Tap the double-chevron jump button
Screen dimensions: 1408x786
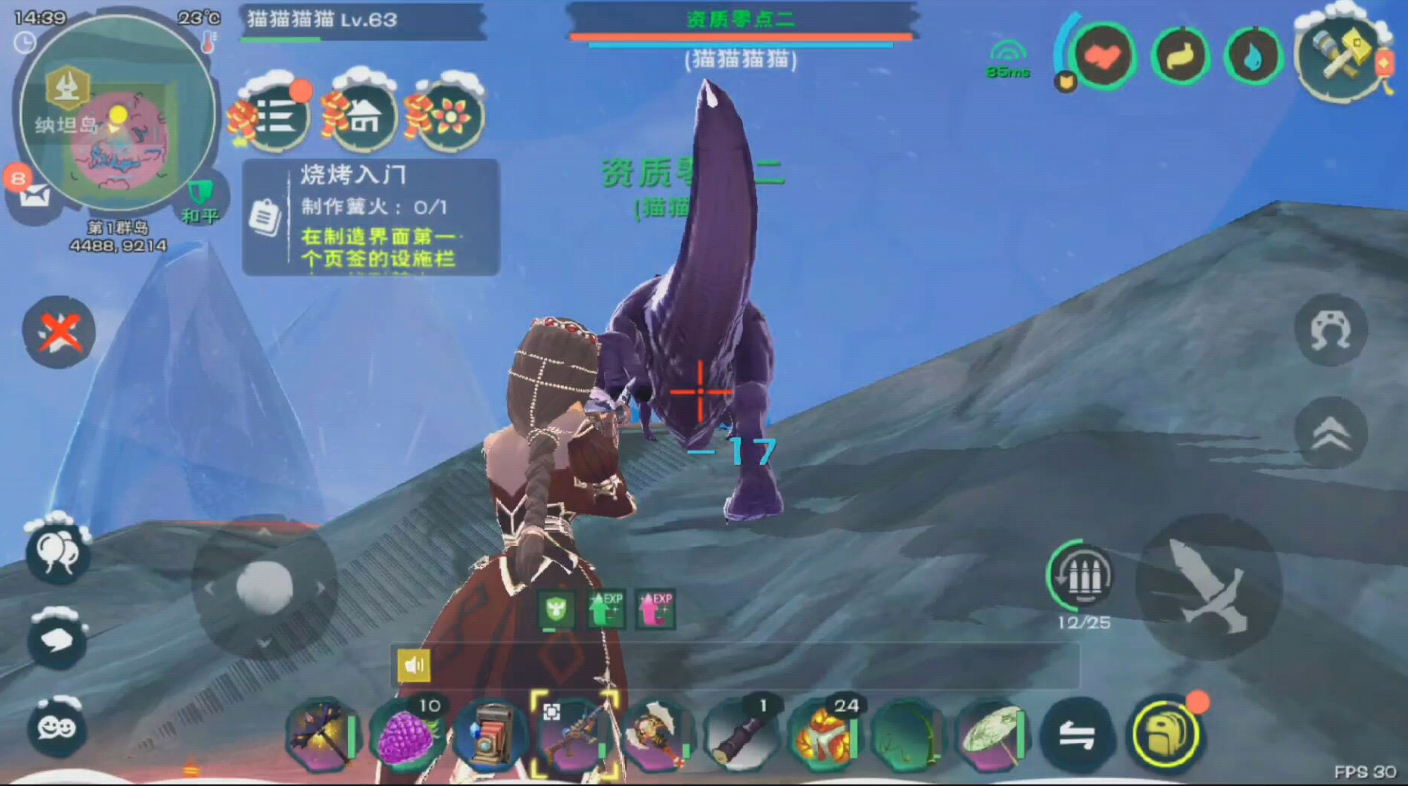(x=1330, y=433)
